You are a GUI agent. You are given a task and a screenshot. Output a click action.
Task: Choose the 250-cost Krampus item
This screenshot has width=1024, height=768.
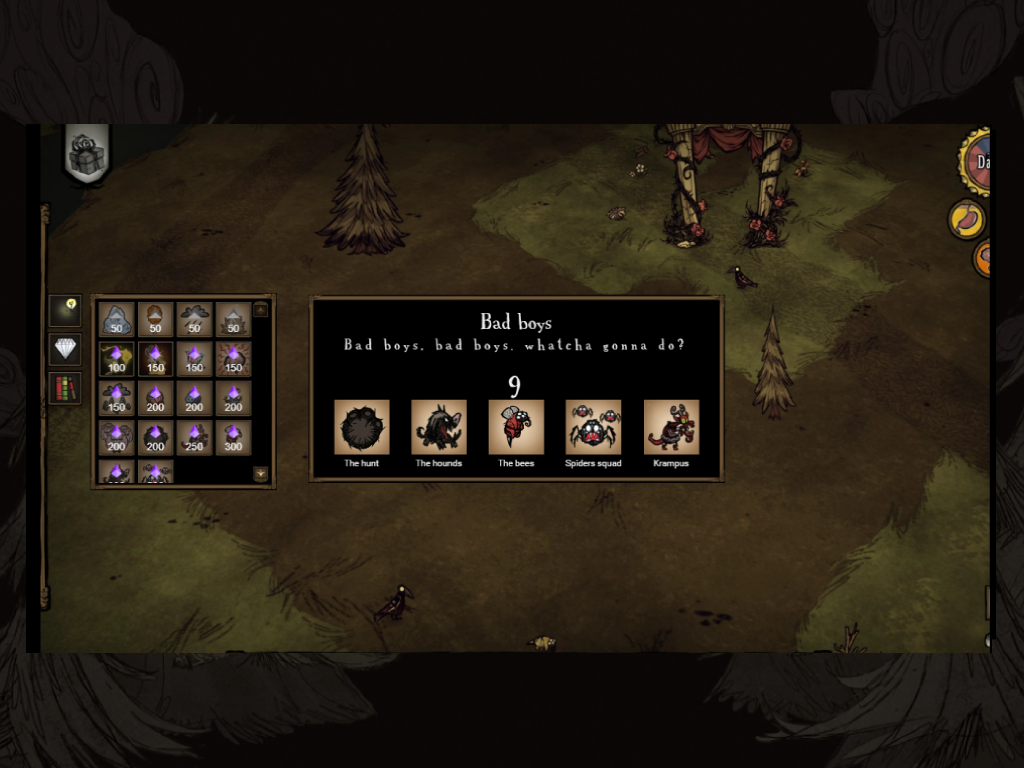pos(194,438)
